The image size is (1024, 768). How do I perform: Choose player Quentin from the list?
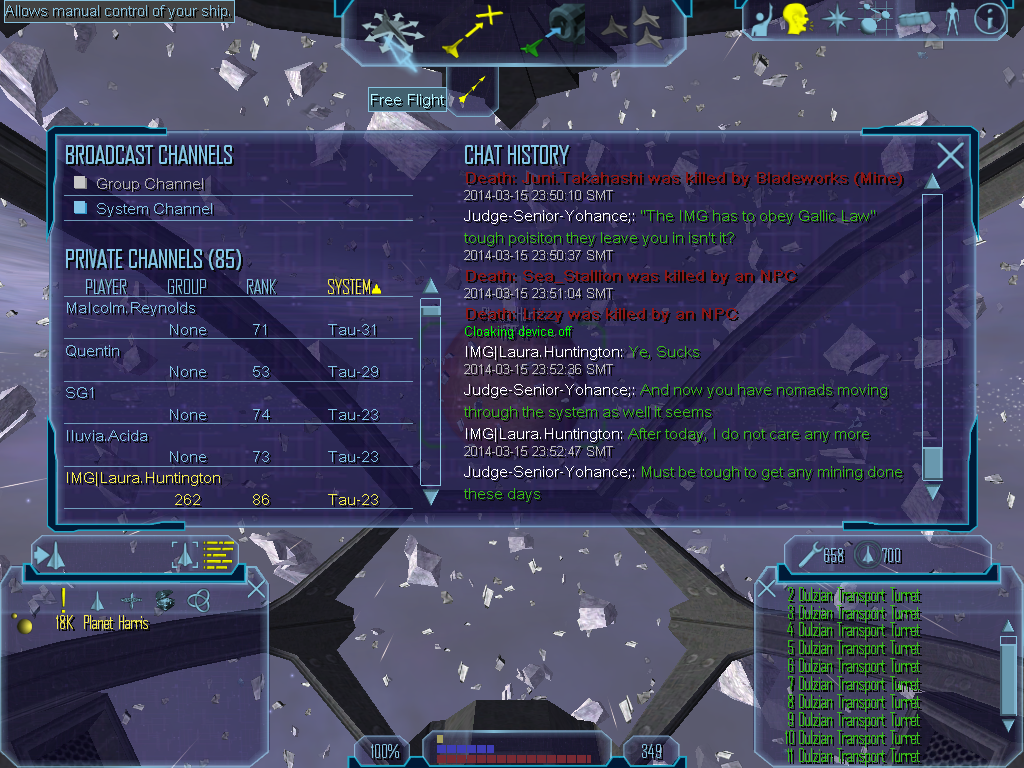[93, 351]
